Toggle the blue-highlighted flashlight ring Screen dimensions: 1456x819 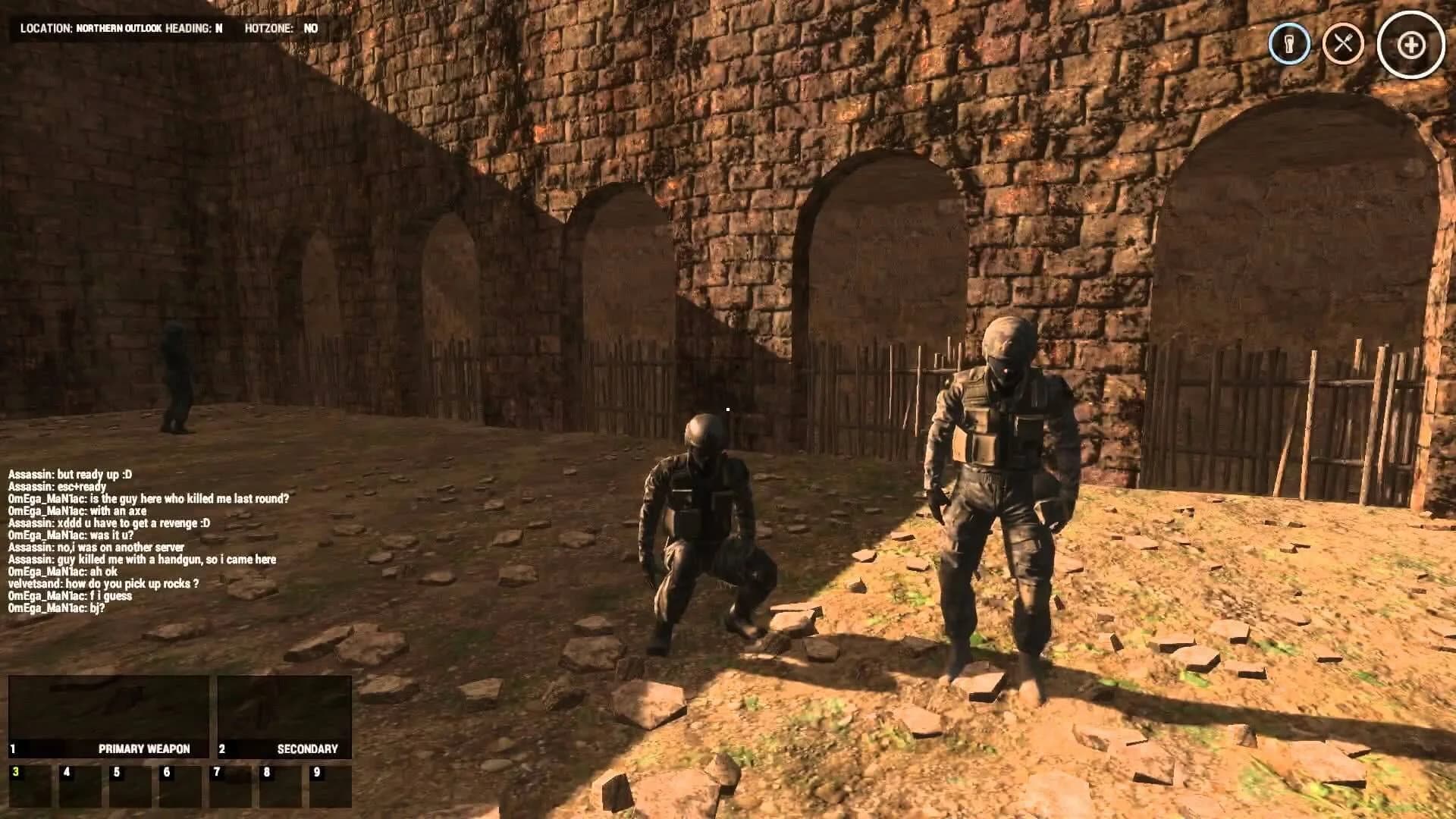click(1289, 45)
